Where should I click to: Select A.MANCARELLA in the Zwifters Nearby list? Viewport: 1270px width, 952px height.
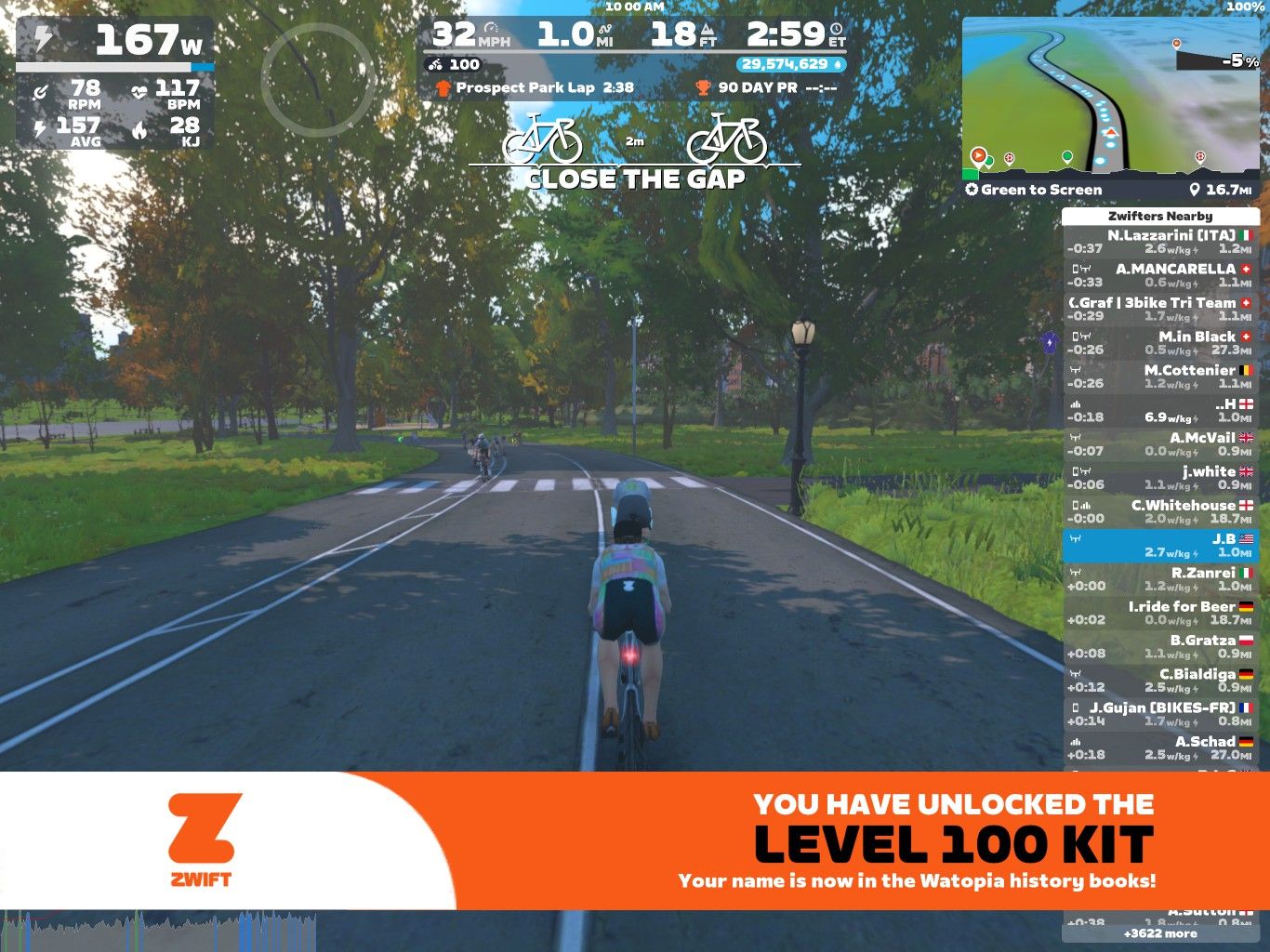click(x=1159, y=275)
